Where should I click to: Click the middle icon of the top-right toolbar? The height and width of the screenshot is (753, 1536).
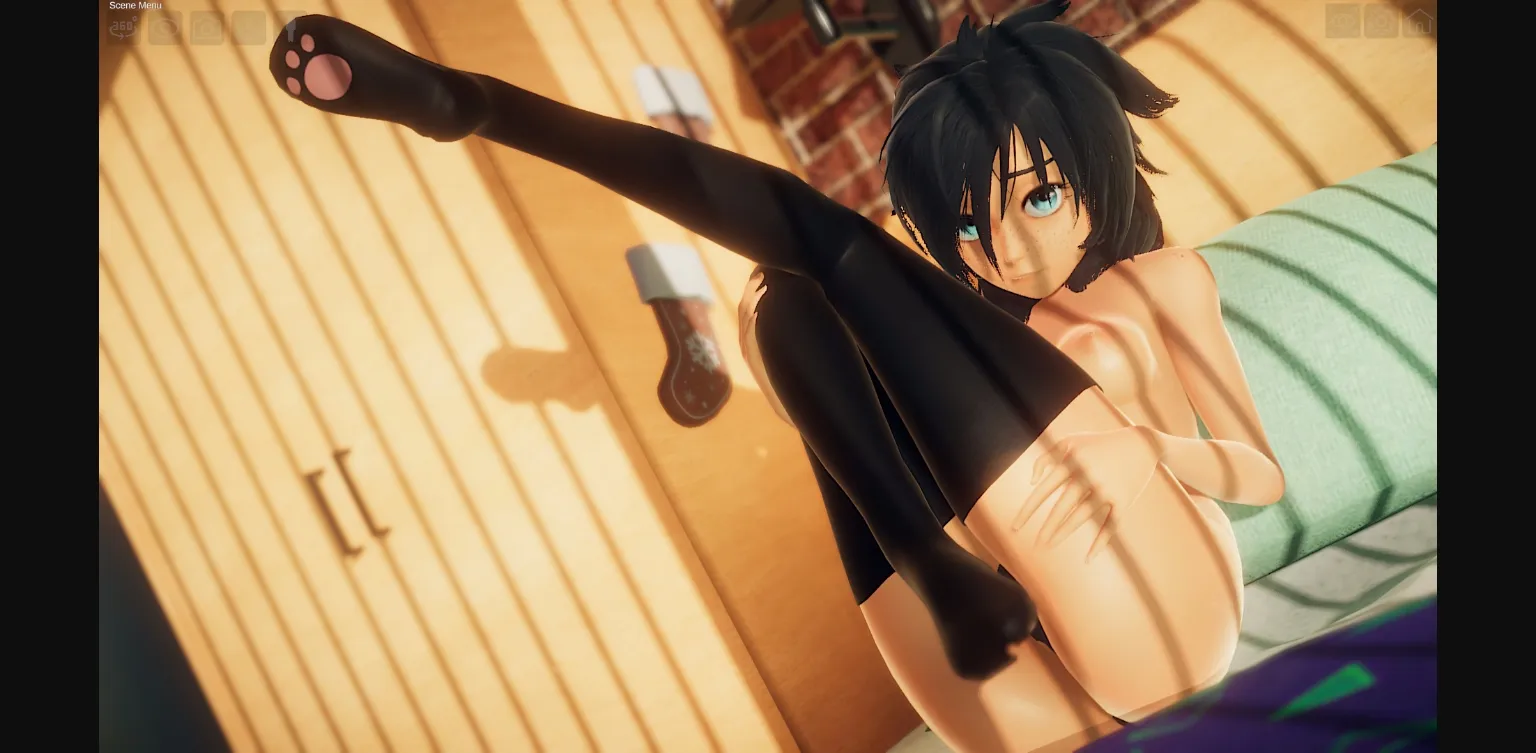1380,22
